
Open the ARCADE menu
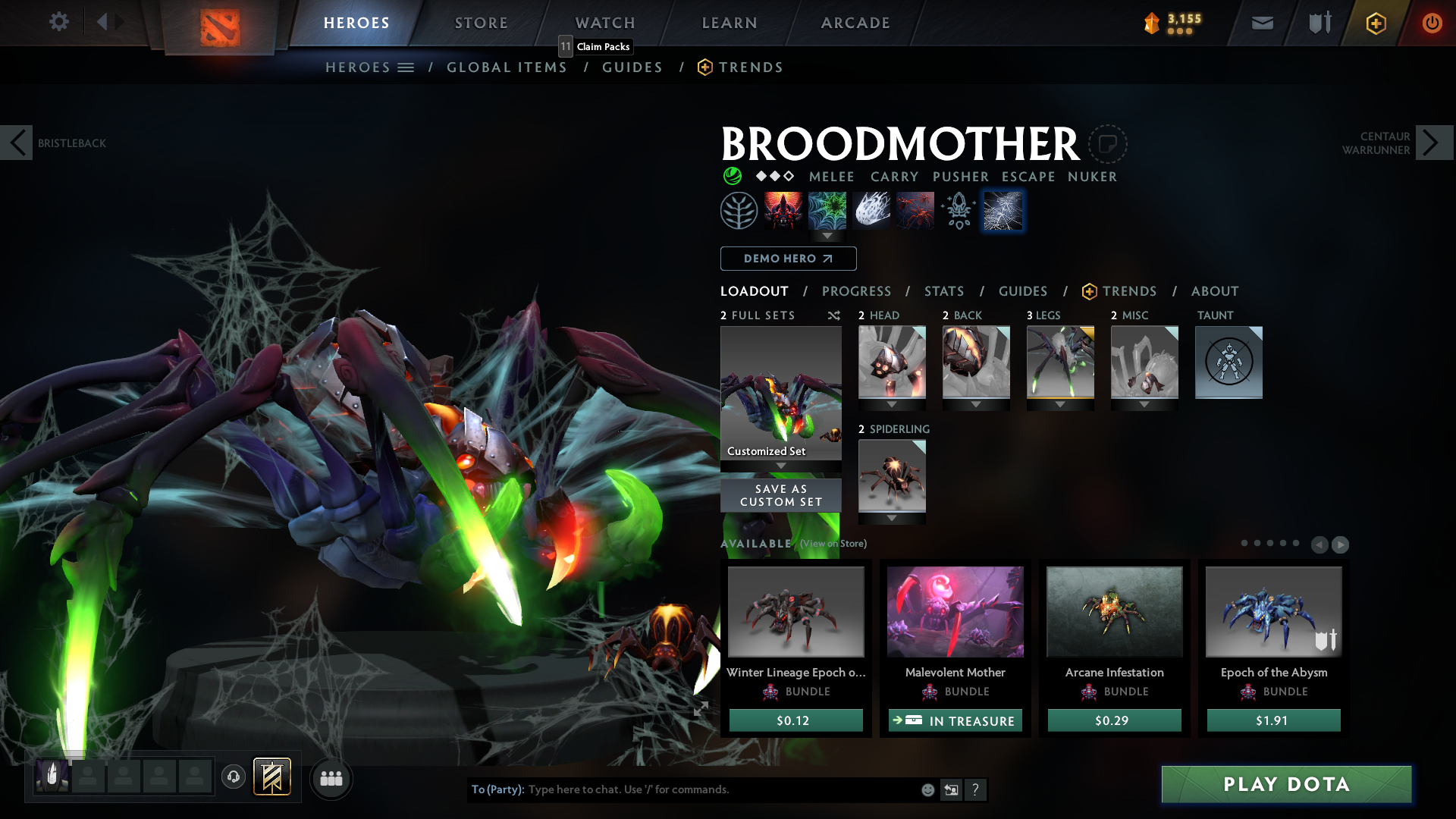[855, 23]
